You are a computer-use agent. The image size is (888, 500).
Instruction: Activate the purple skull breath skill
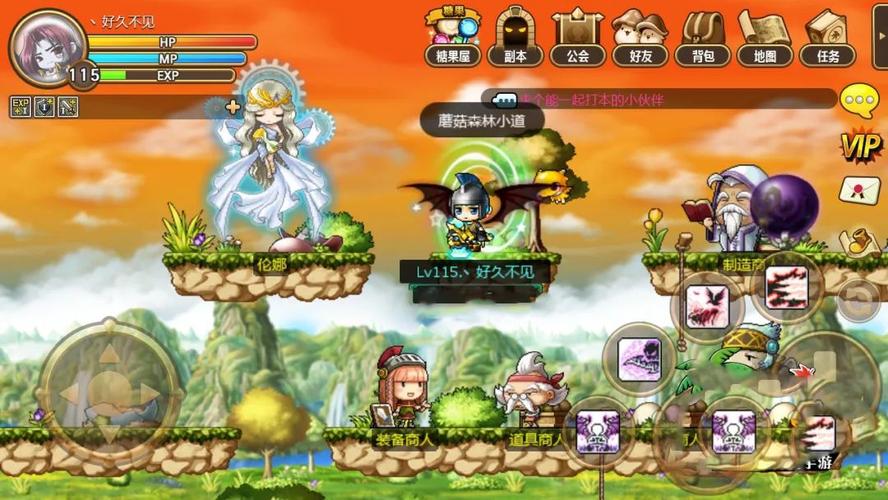(x=639, y=358)
